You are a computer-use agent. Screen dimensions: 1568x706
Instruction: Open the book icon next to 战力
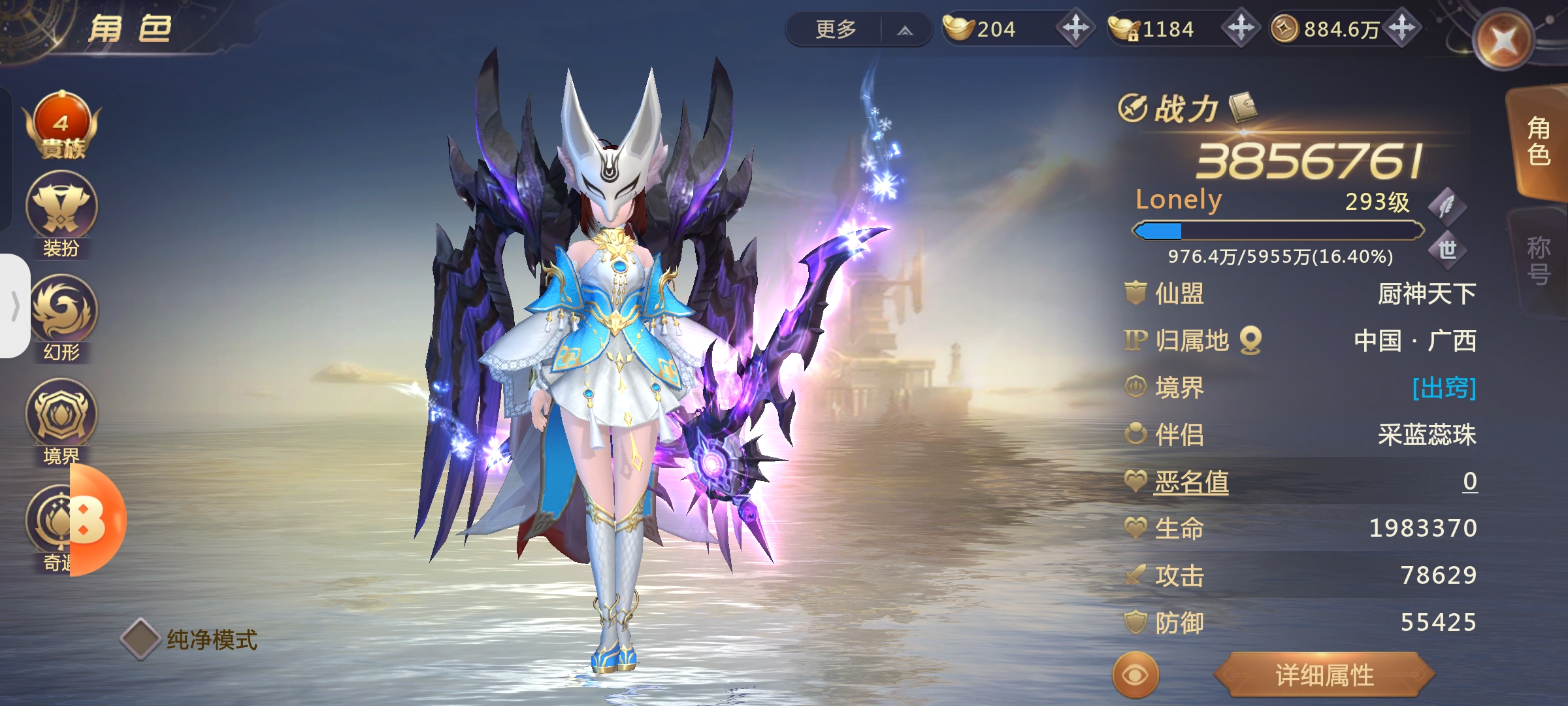pyautogui.click(x=1243, y=107)
